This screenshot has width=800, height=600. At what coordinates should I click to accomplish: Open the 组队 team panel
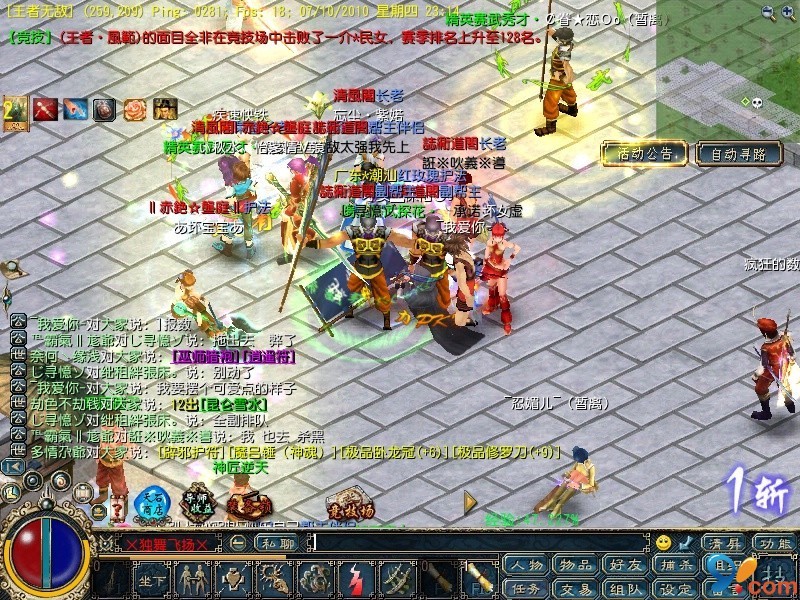click(x=625, y=589)
